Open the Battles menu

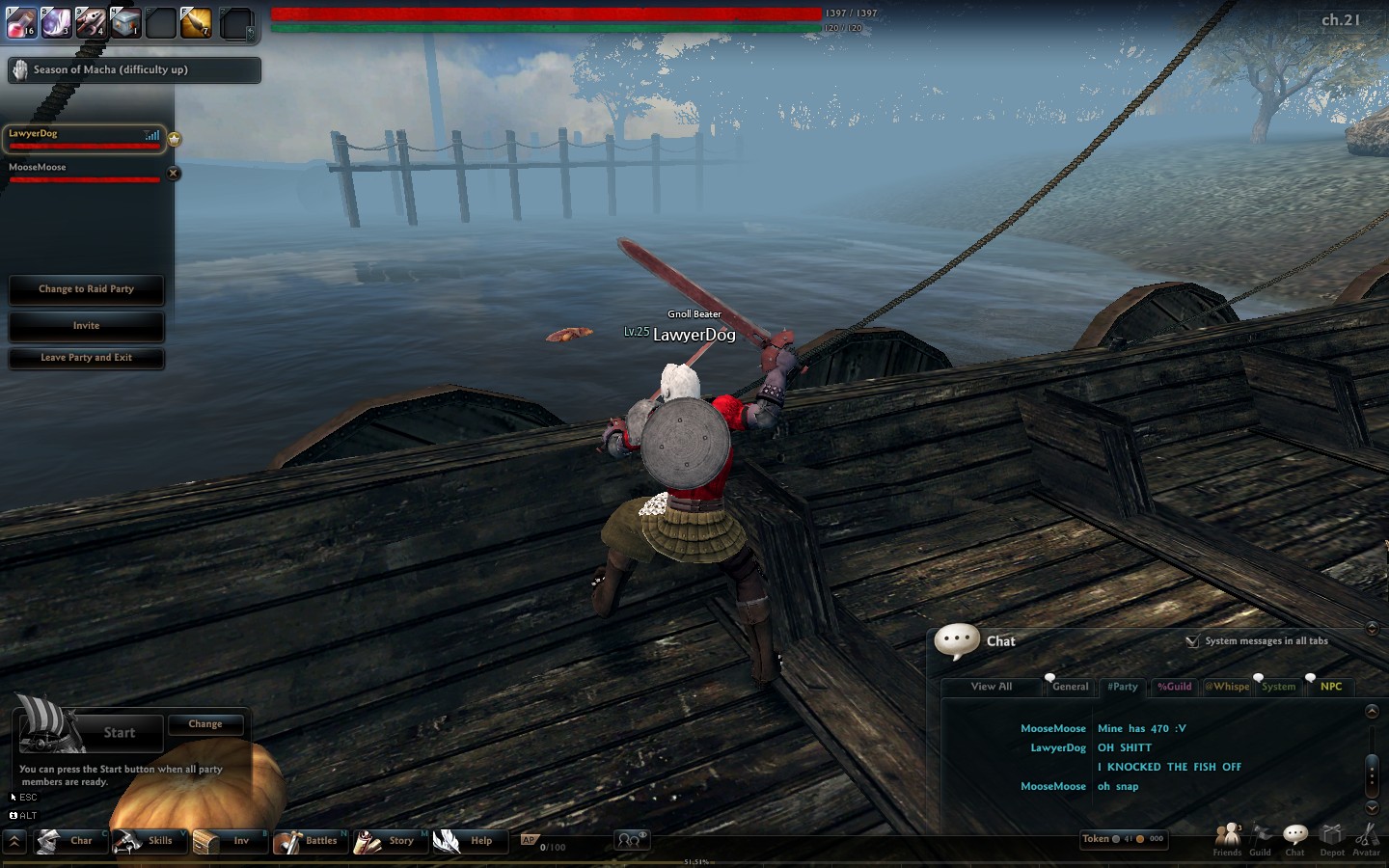[x=309, y=841]
